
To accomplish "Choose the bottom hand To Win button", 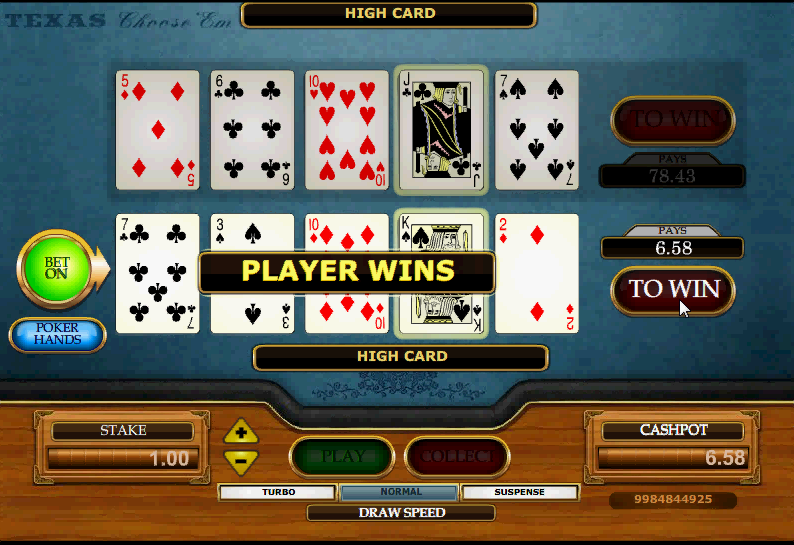I will (x=672, y=289).
